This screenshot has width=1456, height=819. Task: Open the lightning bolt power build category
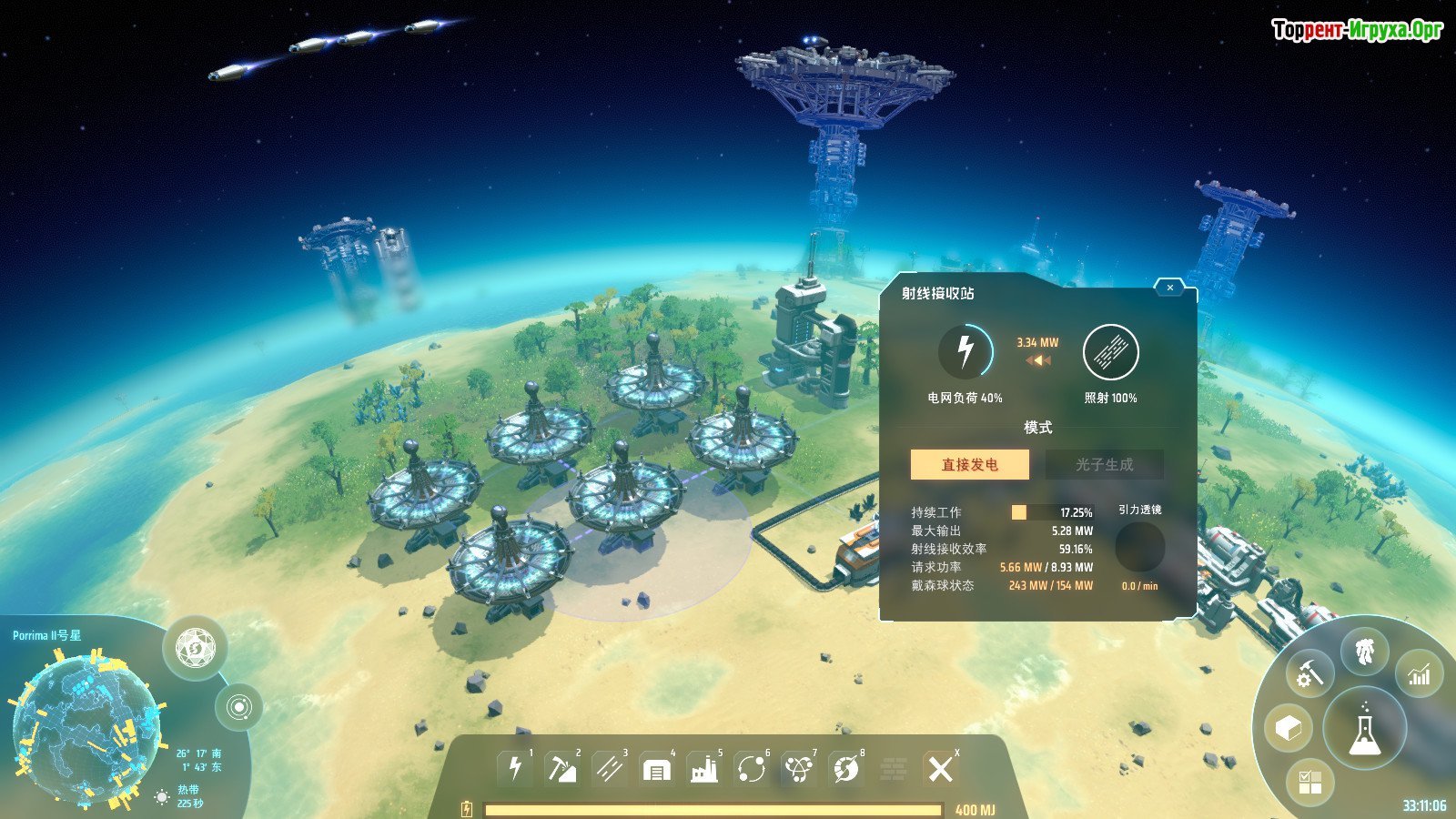point(515,769)
